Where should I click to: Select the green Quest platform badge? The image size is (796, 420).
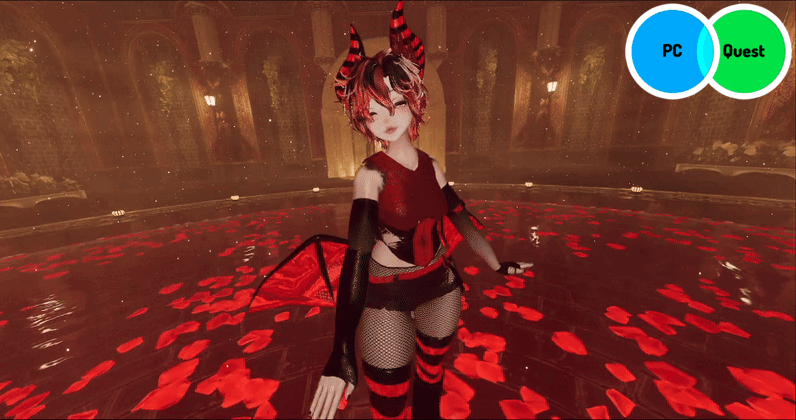click(x=748, y=50)
